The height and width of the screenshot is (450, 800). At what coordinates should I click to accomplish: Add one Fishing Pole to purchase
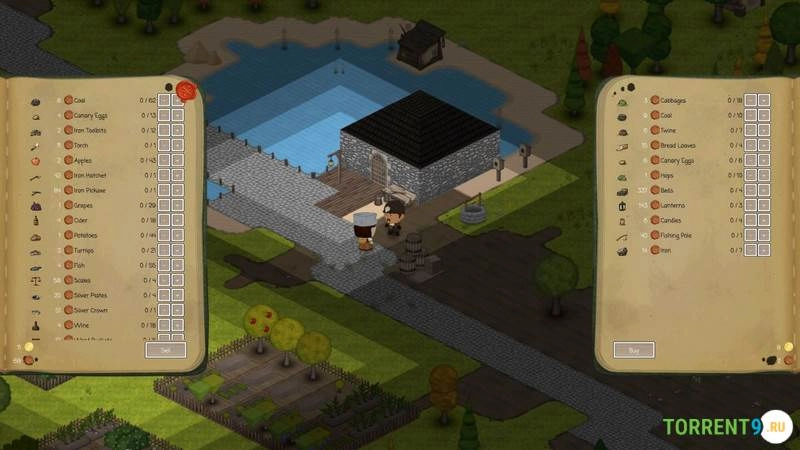(x=764, y=235)
